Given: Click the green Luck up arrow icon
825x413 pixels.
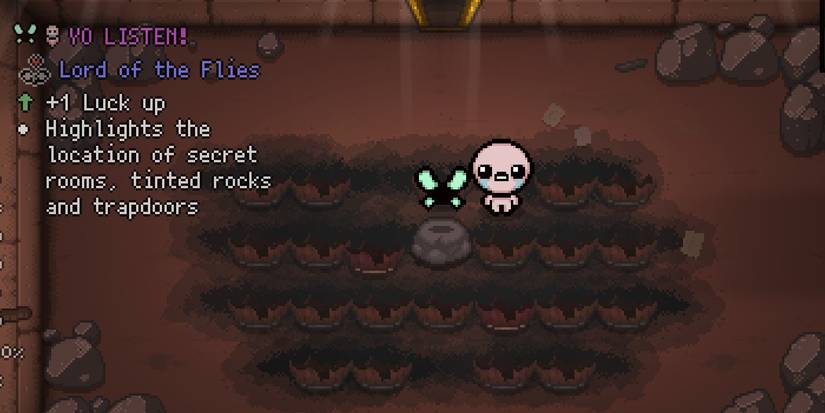Looking at the screenshot, I should 25,102.
